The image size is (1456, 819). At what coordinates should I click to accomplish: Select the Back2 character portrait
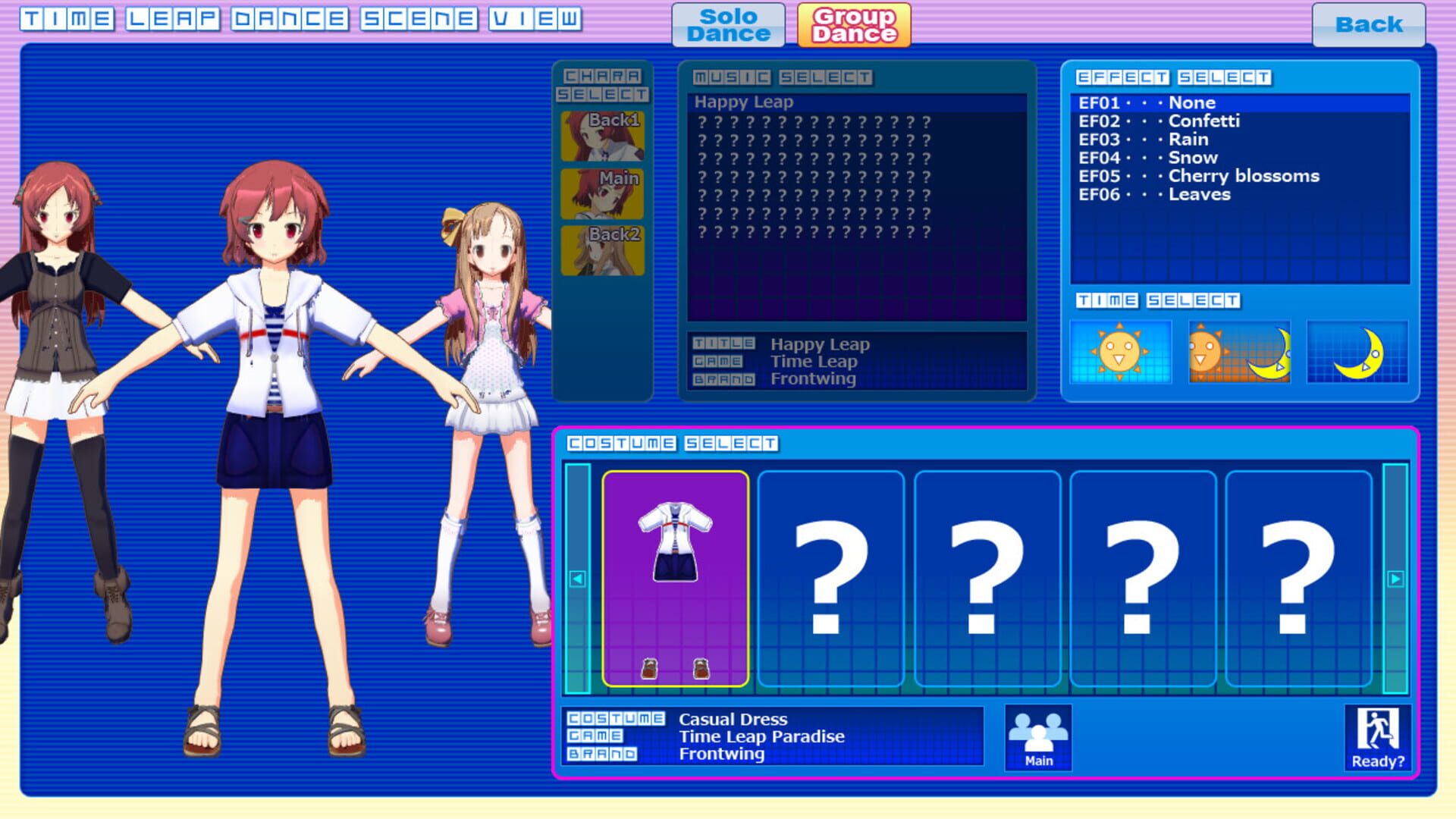[601, 252]
